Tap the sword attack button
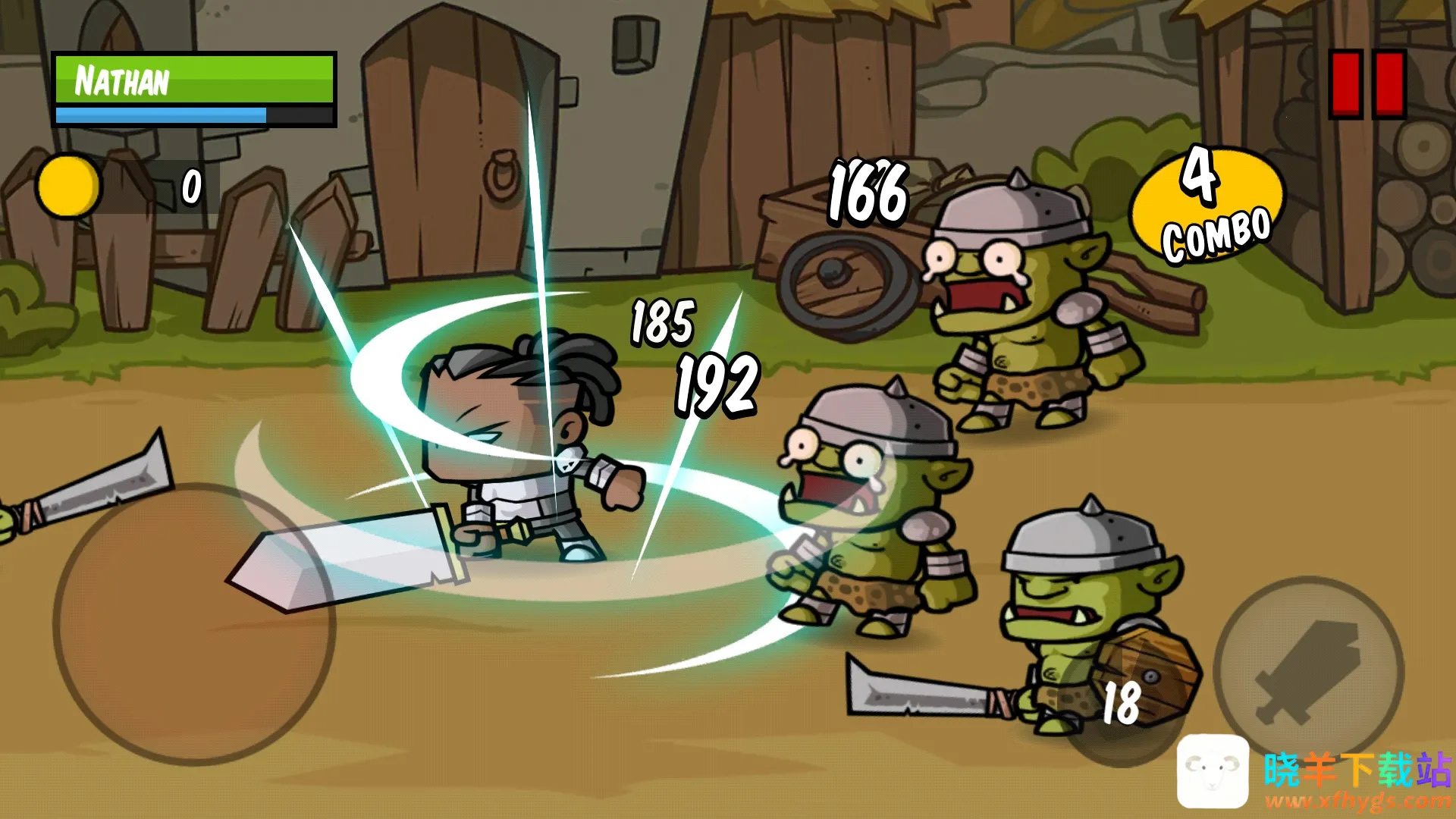 (1308, 671)
